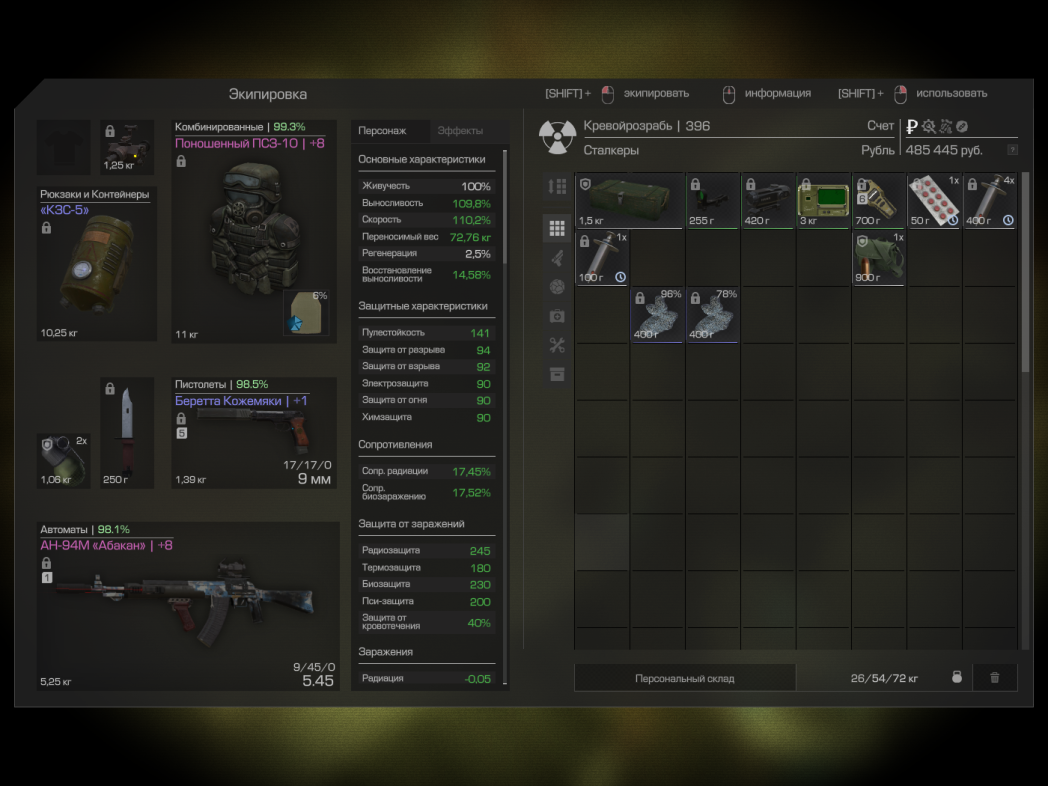This screenshot has width=1048, height=786.
Task: Open the Персонаж stats tab
Action: (382, 131)
